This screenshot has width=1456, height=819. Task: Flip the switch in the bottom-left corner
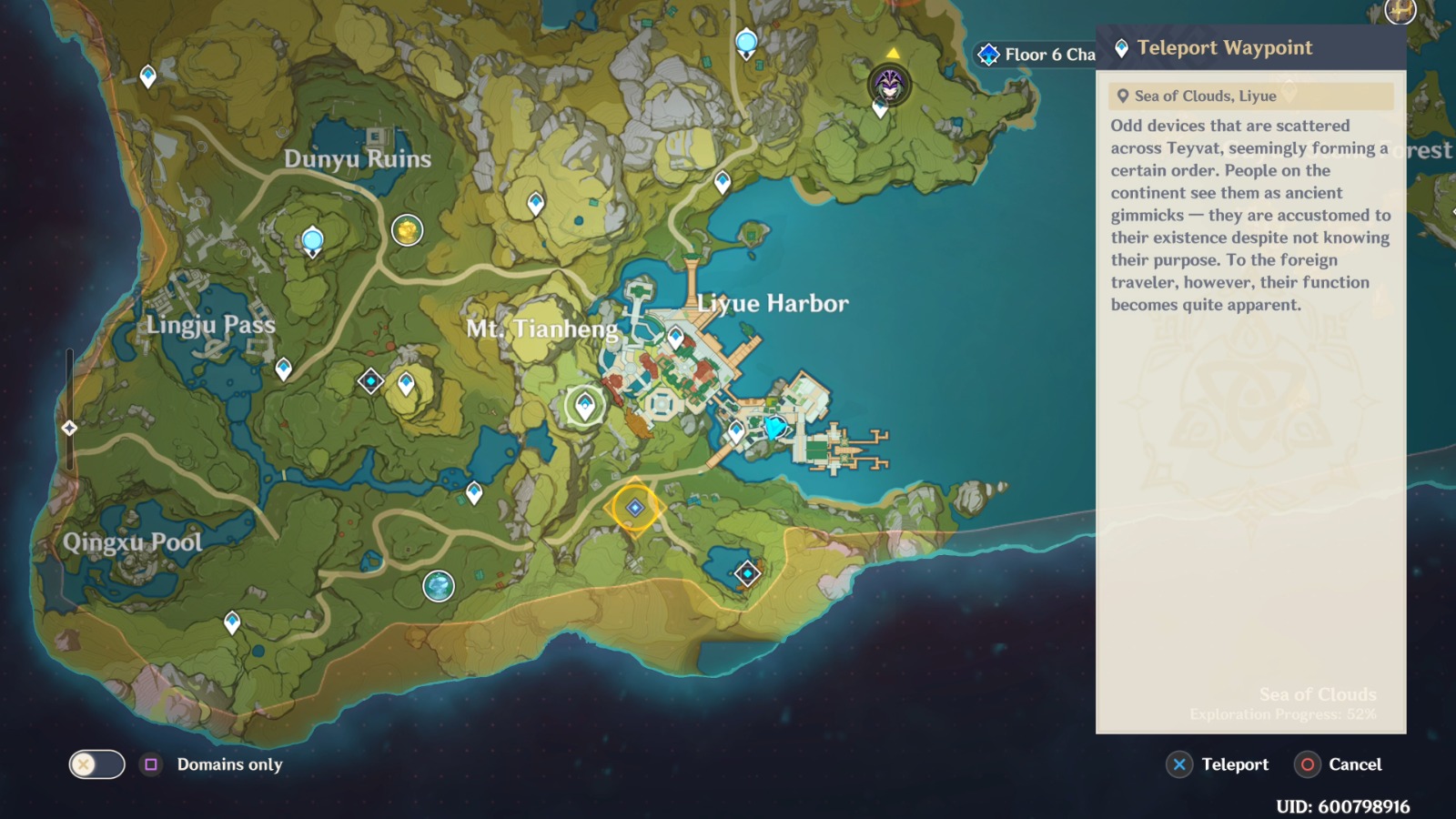pos(100,765)
